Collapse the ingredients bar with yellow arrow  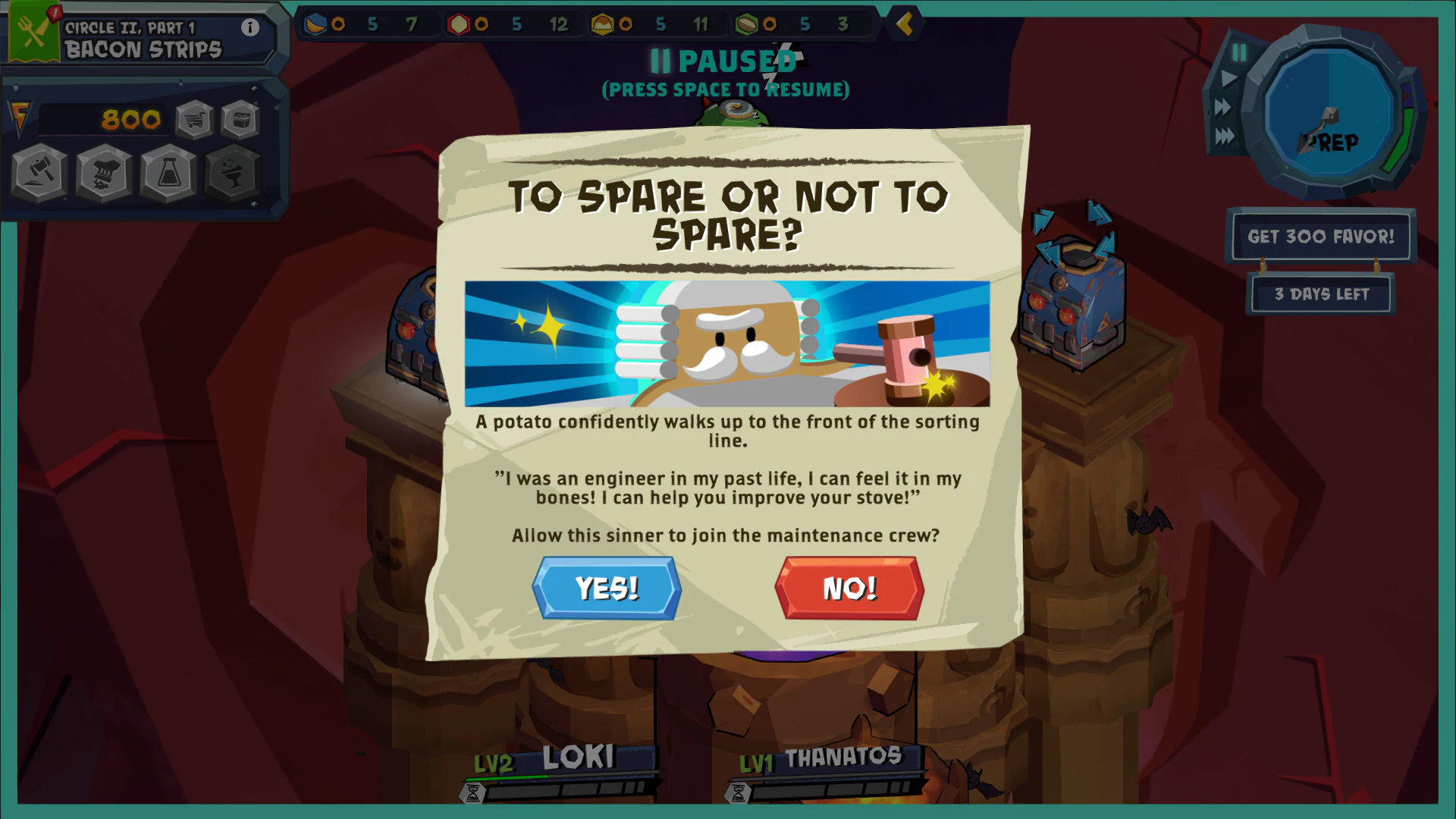point(902,24)
